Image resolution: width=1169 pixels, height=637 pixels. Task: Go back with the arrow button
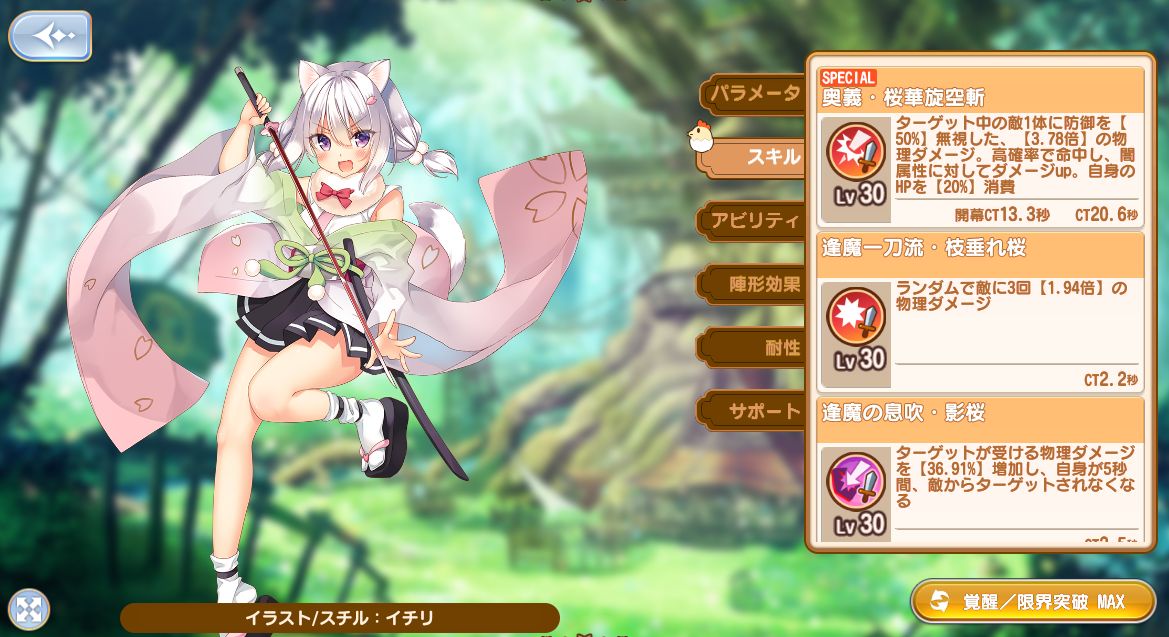(50, 36)
